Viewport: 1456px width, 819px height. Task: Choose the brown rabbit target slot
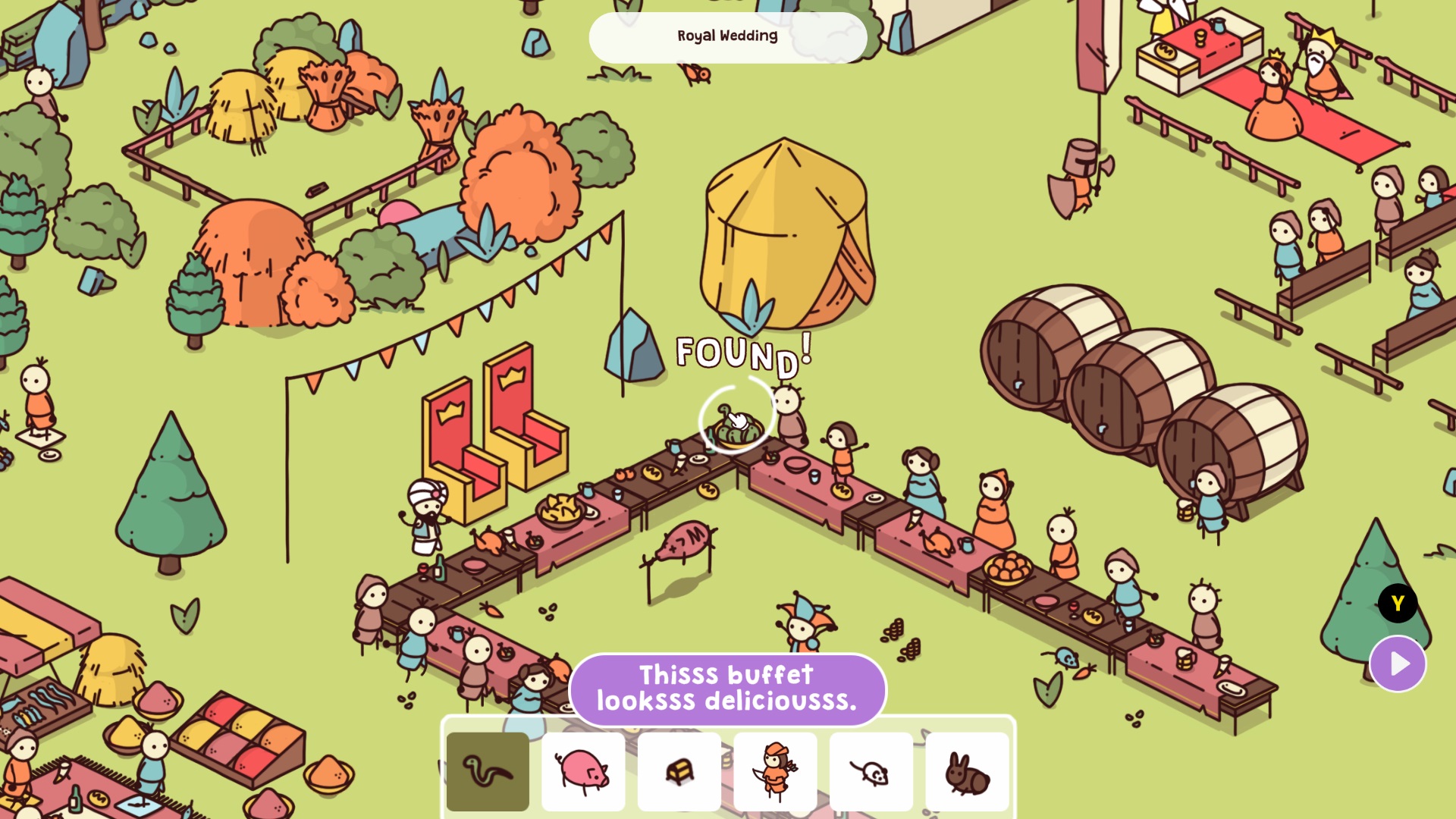coord(967,771)
